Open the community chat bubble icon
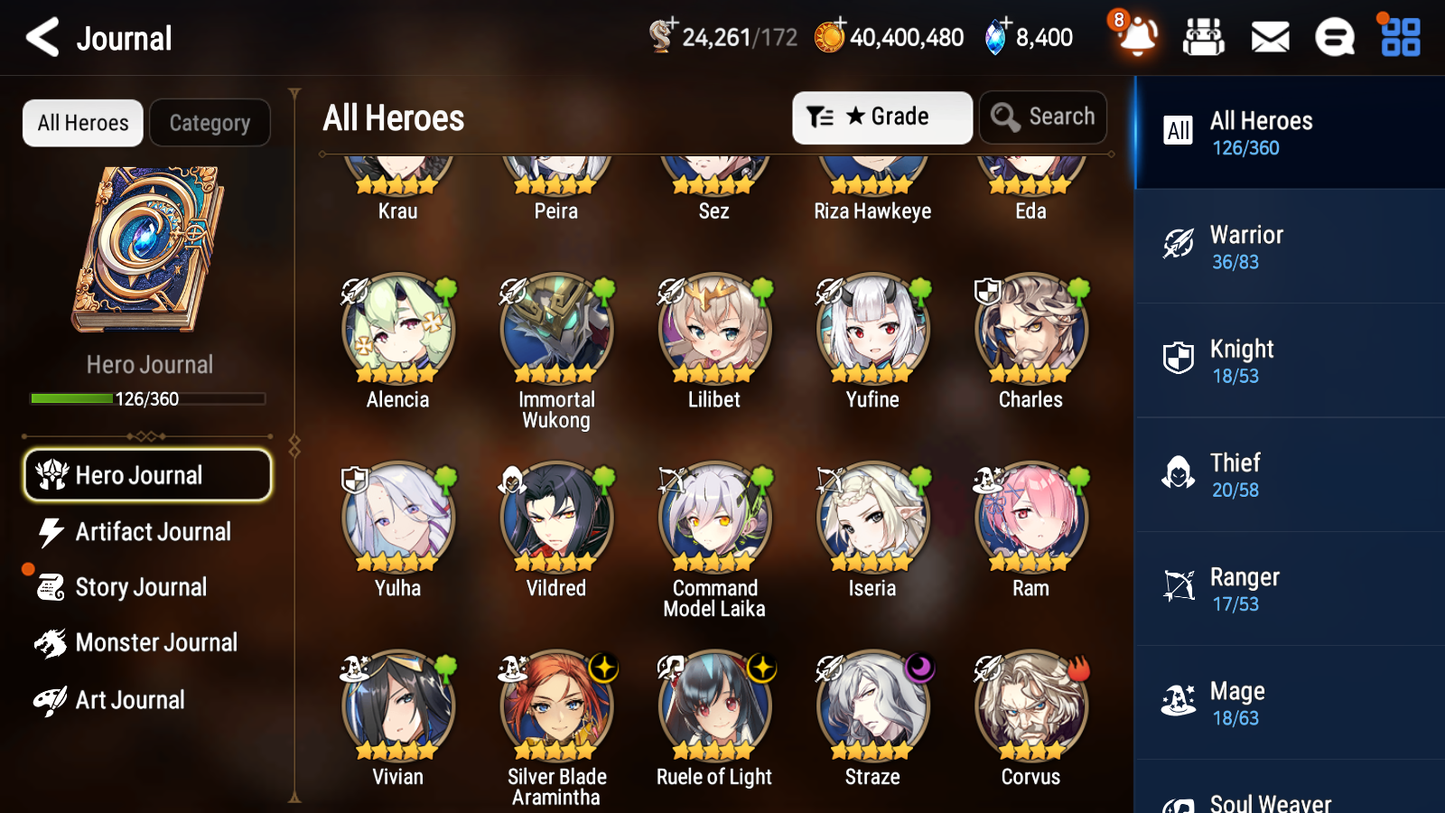The height and width of the screenshot is (813, 1445). point(1334,36)
